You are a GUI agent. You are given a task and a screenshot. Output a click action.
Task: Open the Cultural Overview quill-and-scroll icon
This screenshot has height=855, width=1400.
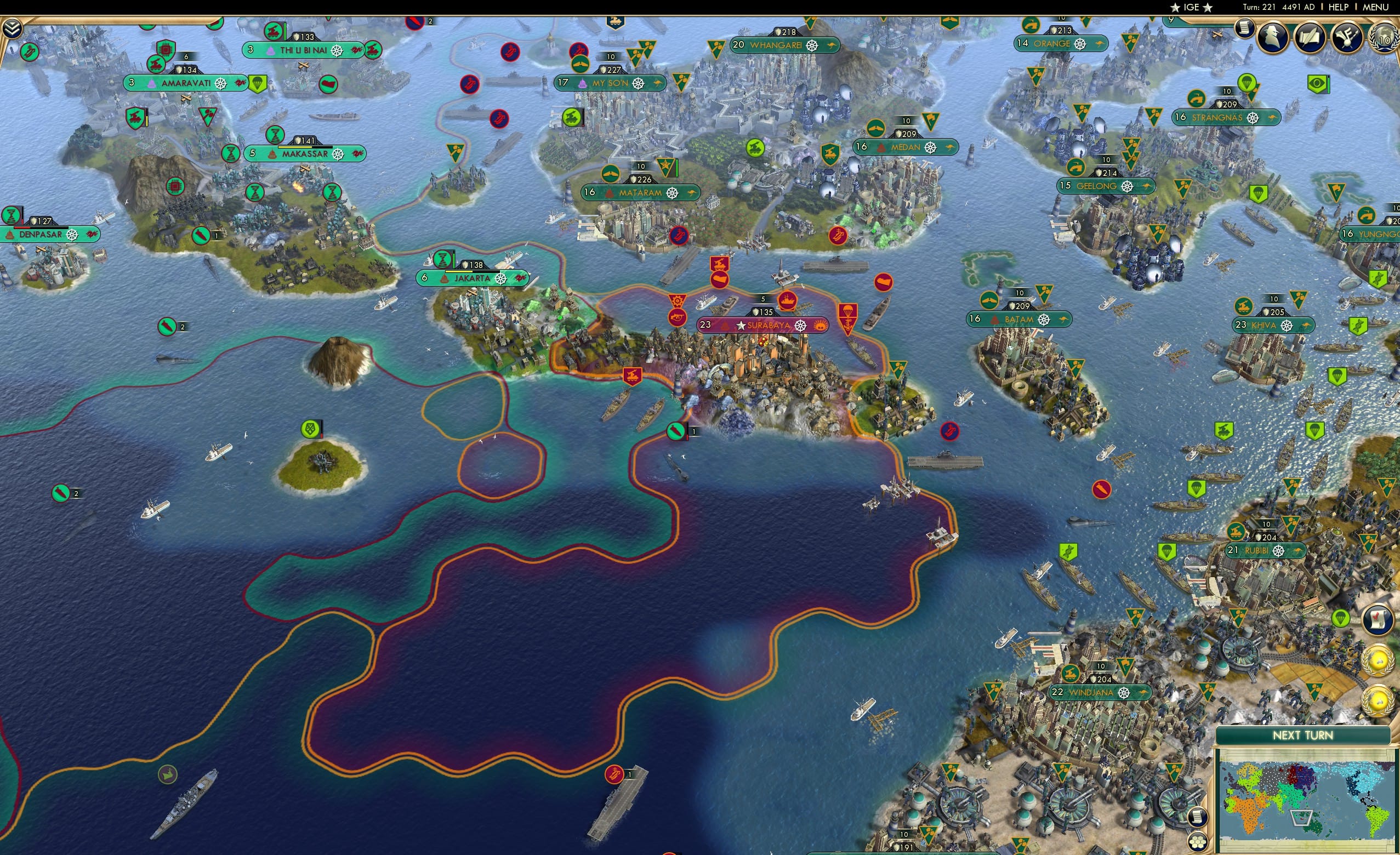(1310, 36)
